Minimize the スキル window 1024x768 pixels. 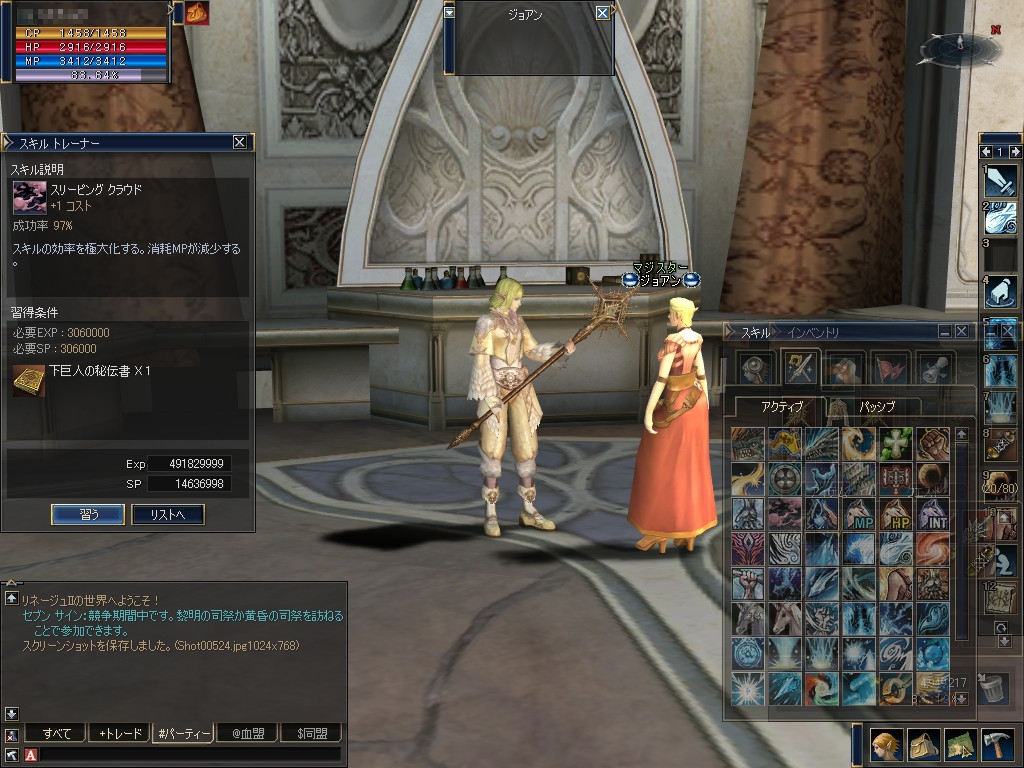pos(944,331)
